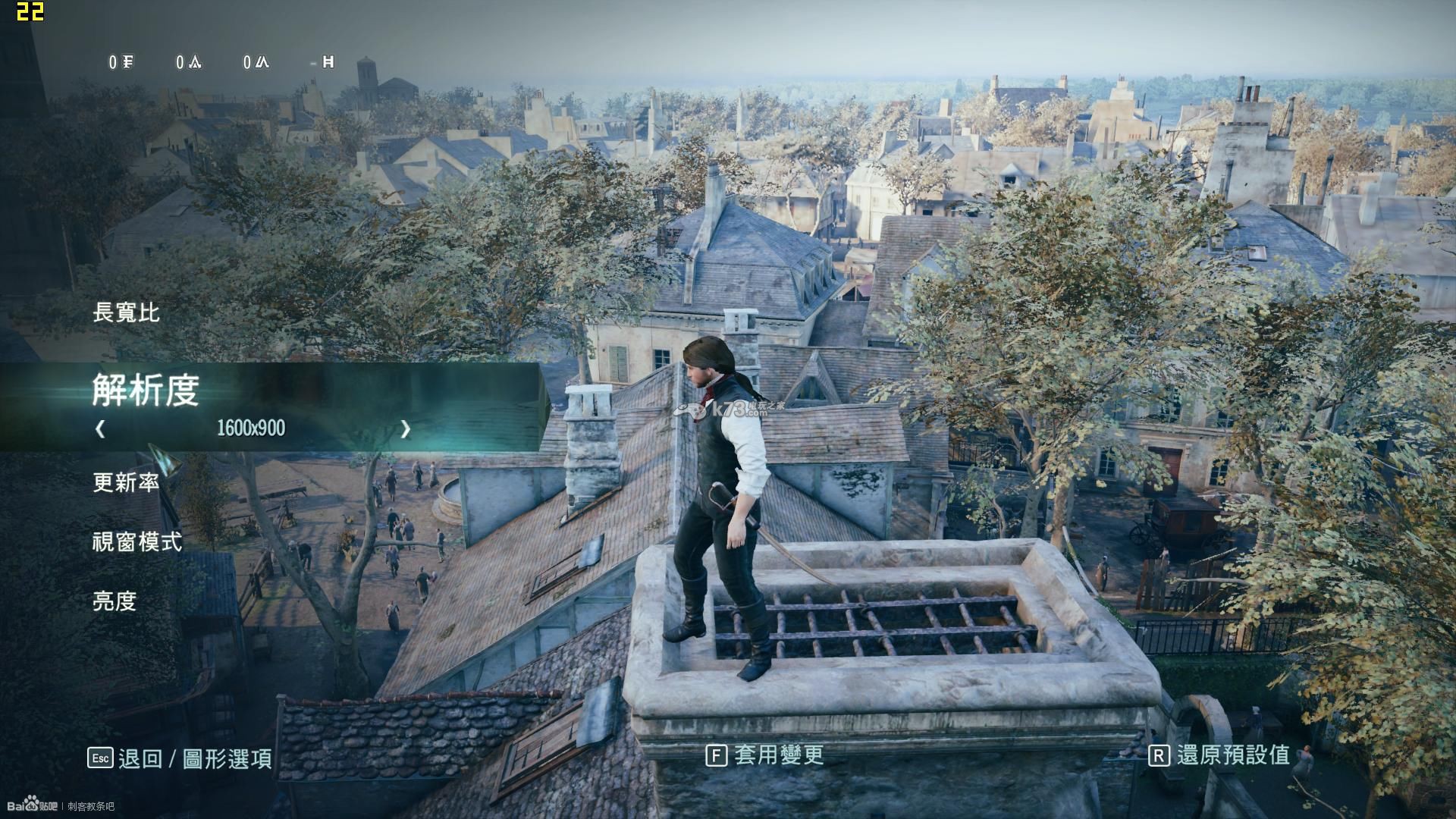The height and width of the screenshot is (819, 1456).
Task: Restore defaults with 還原預設值
Action: point(1219,755)
